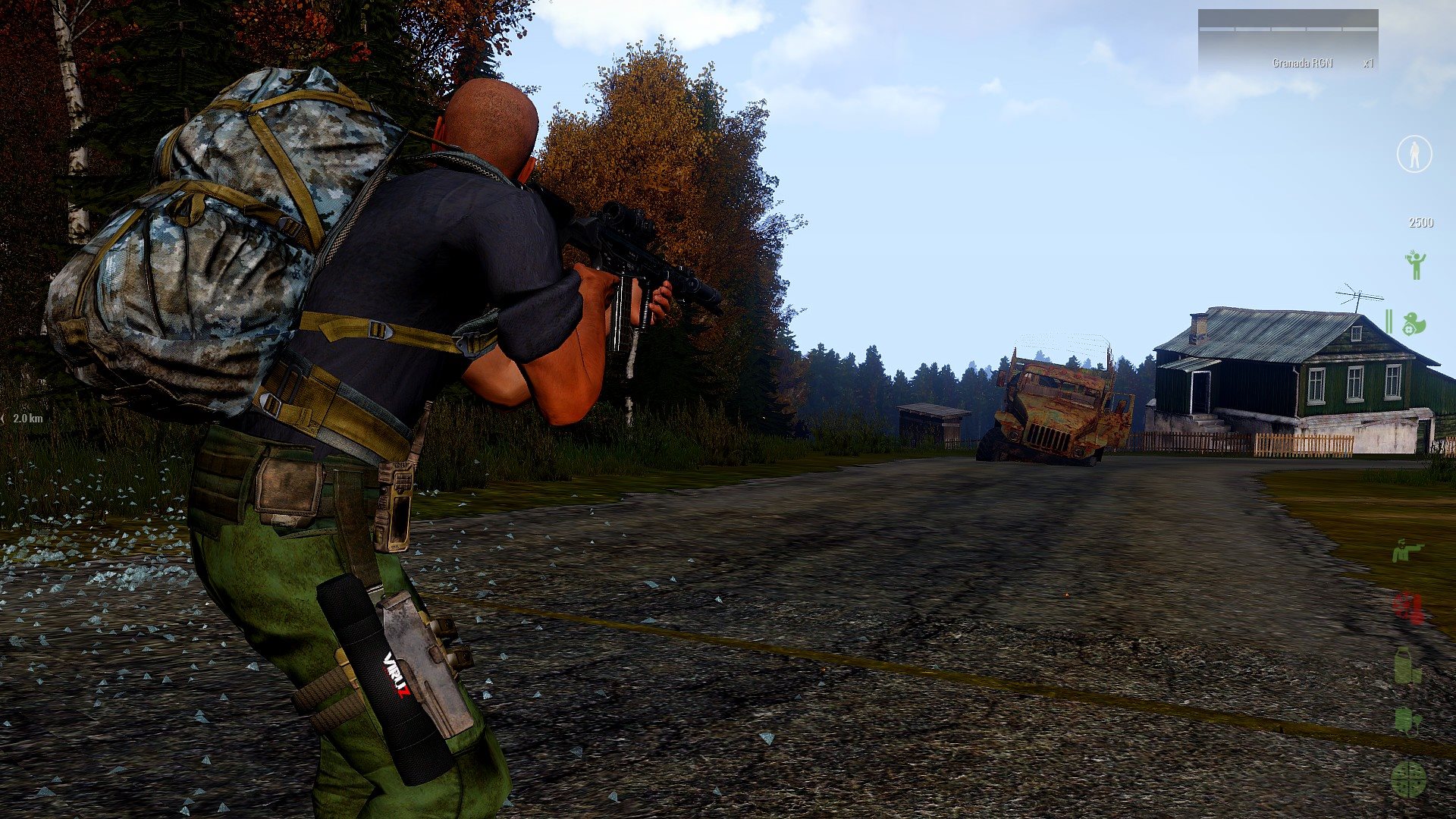Viewport: 1456px width, 819px height.
Task: Click the green water bottle thirst icon
Action: point(1407,666)
